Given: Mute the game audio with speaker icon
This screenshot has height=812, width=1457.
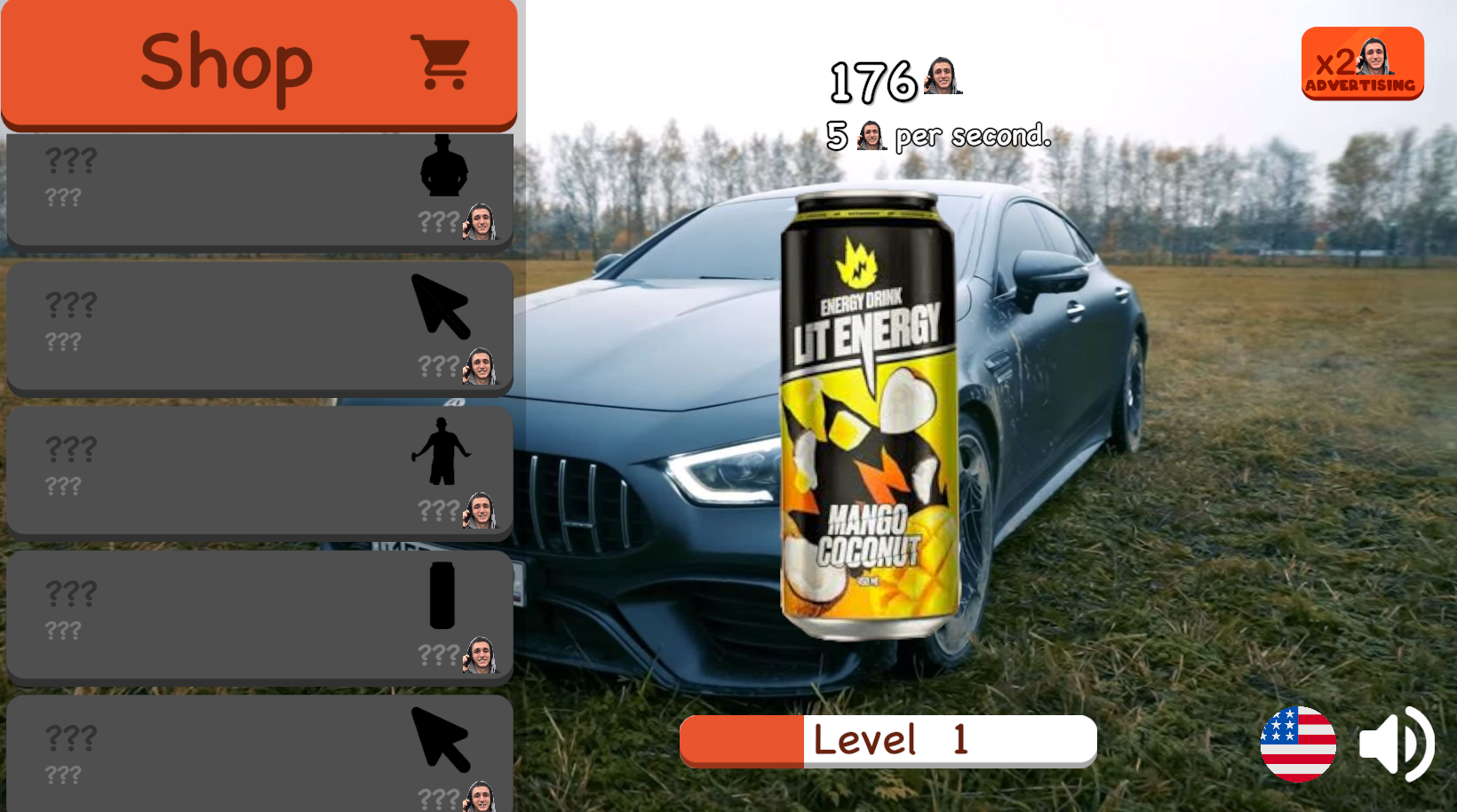Looking at the screenshot, I should (1397, 745).
